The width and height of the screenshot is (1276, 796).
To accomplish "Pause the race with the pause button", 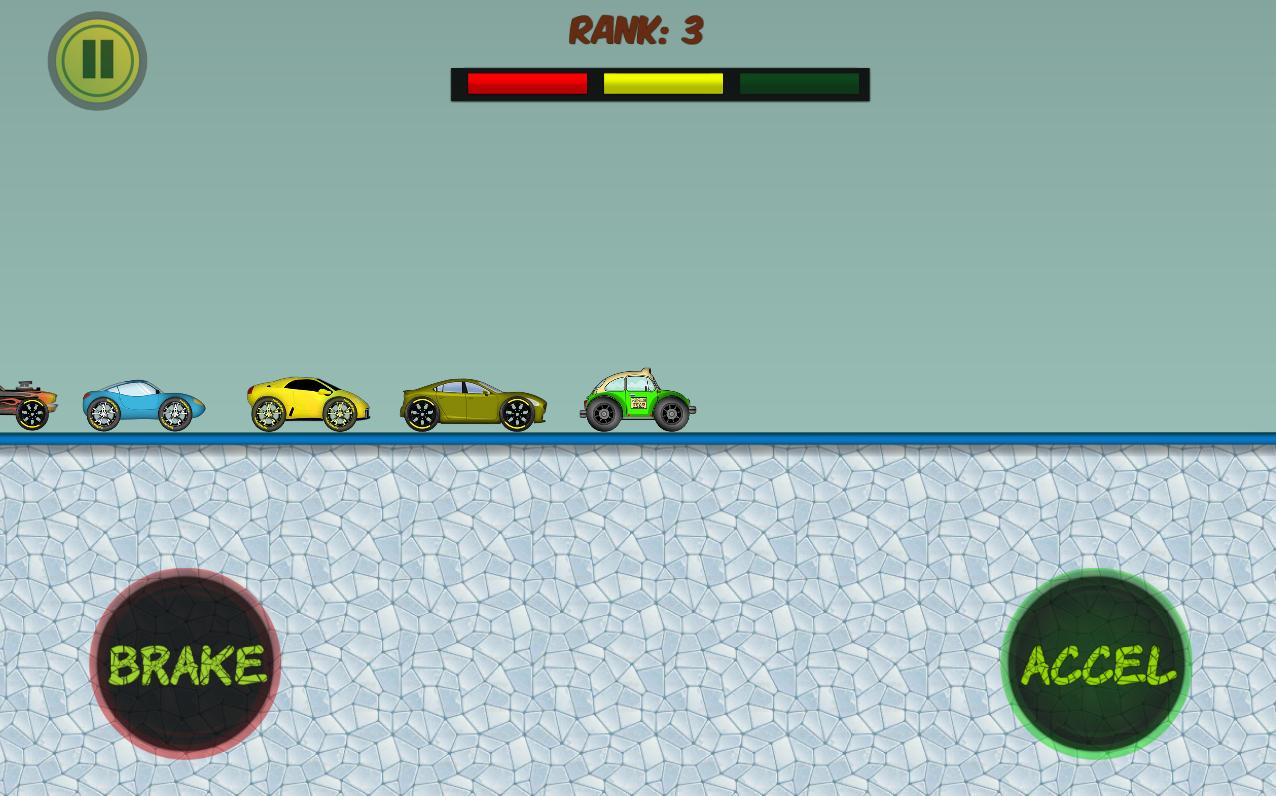I will [x=97, y=60].
